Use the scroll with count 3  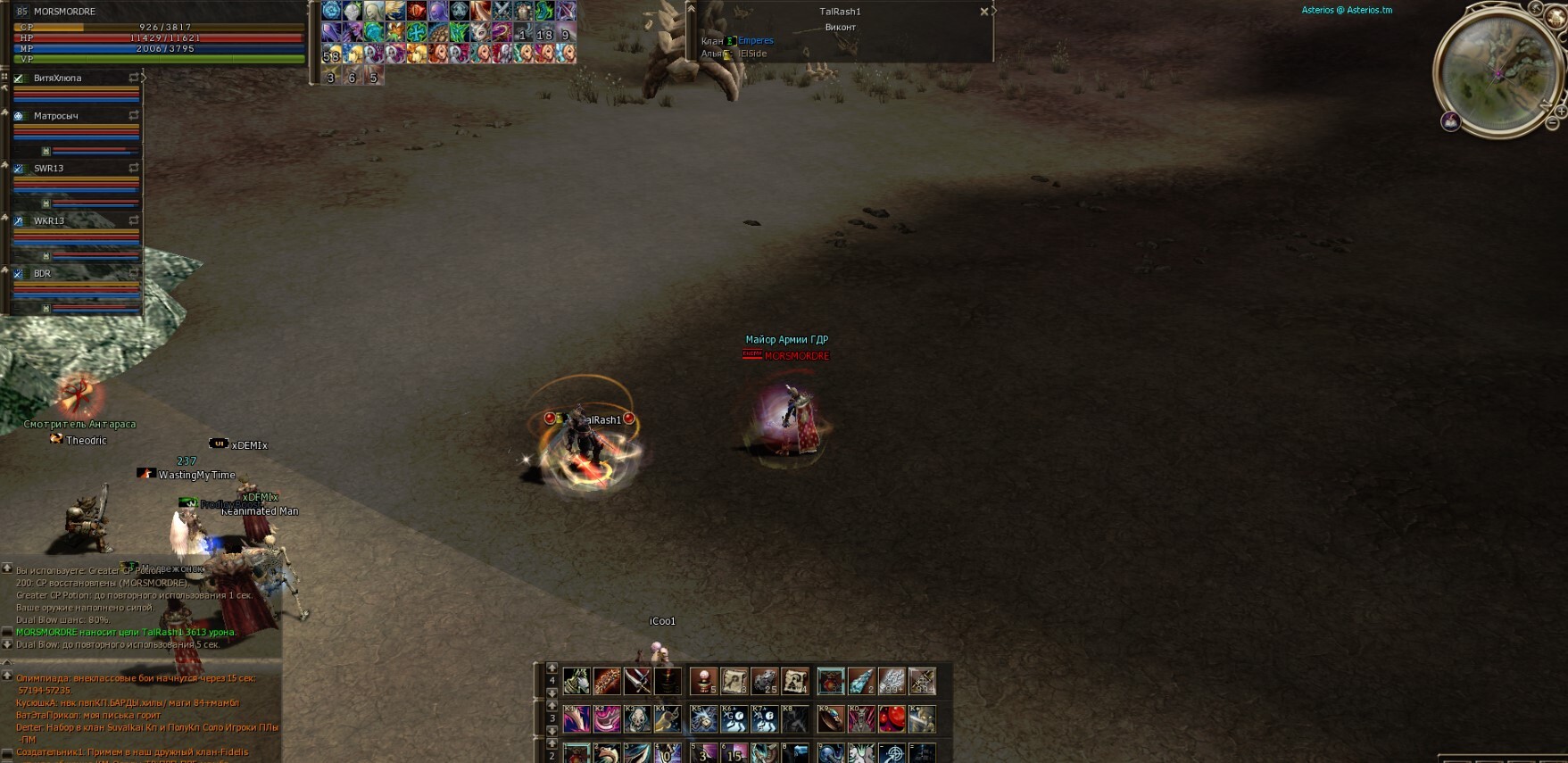pyautogui.click(x=734, y=682)
